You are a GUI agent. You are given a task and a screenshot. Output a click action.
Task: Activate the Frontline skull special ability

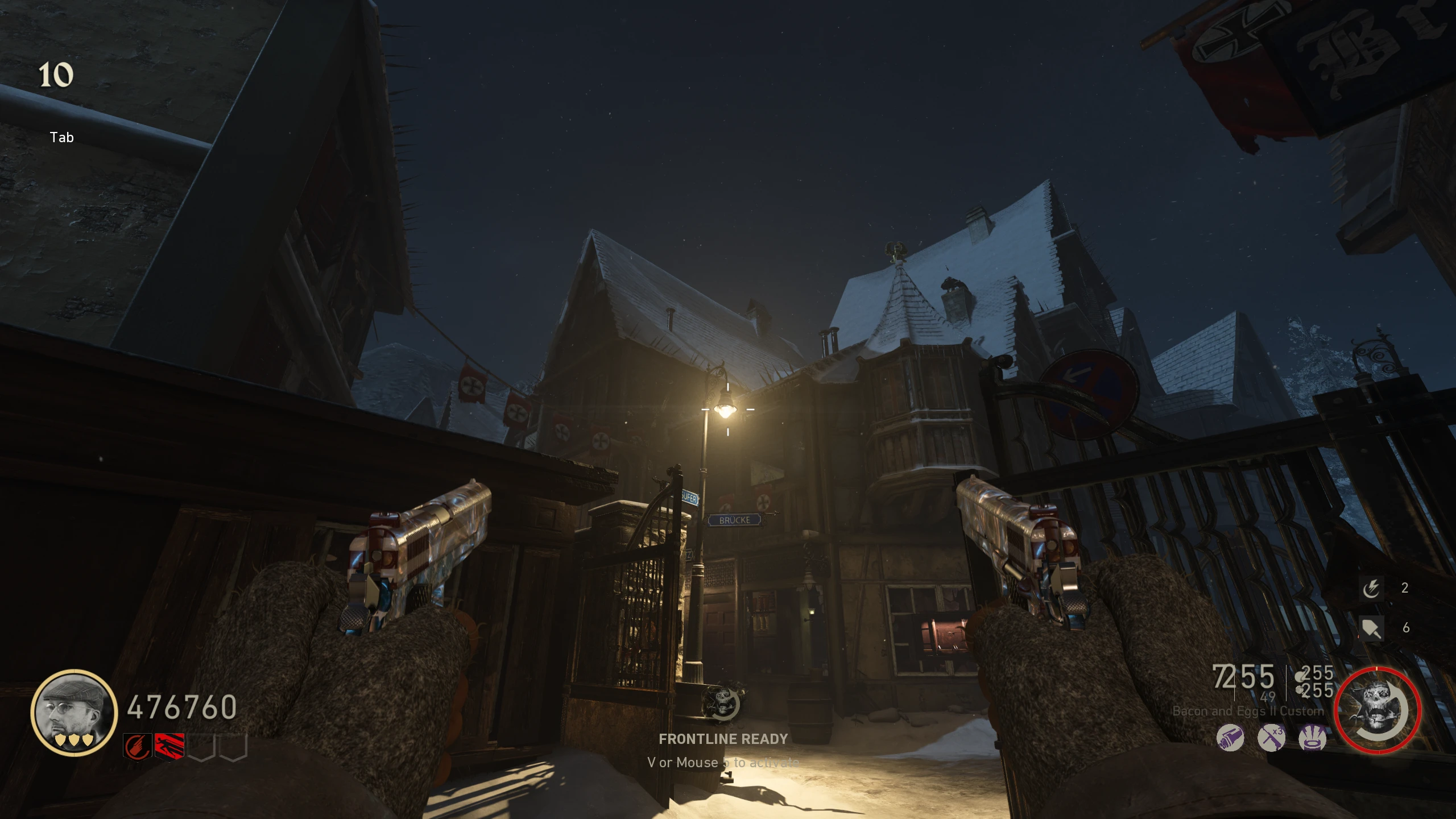pyautogui.click(x=1378, y=711)
